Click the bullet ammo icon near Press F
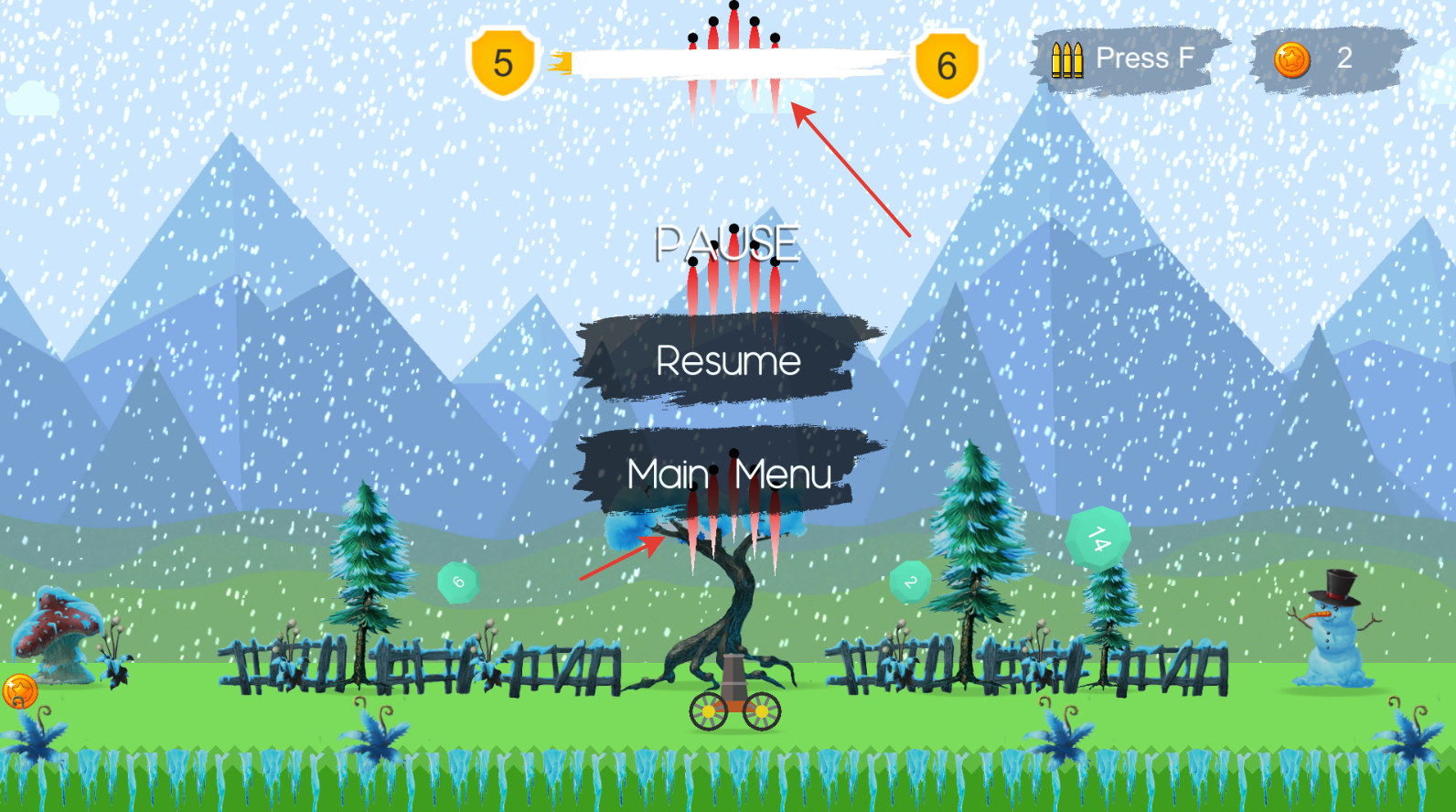The height and width of the screenshot is (812, 1456). (x=1066, y=59)
